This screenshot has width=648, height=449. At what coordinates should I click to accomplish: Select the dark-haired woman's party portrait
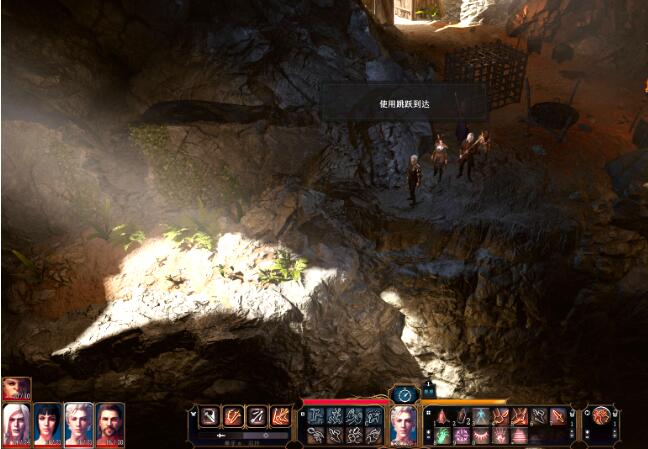(x=48, y=424)
